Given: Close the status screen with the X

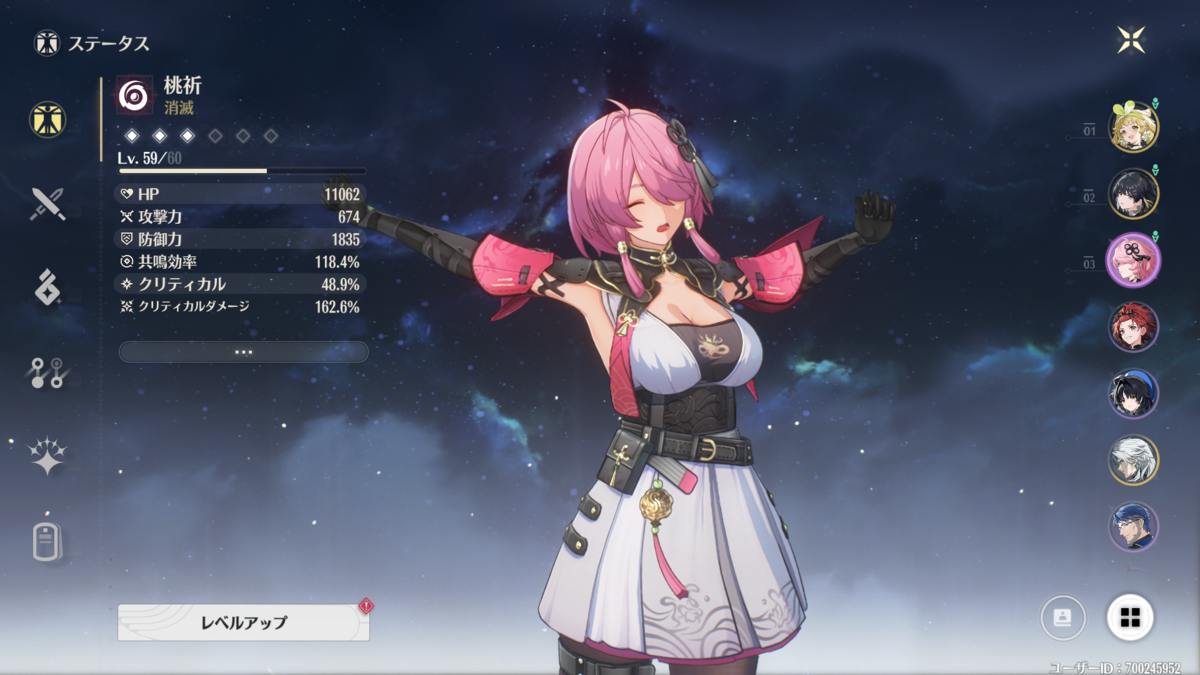Looking at the screenshot, I should 1131,40.
